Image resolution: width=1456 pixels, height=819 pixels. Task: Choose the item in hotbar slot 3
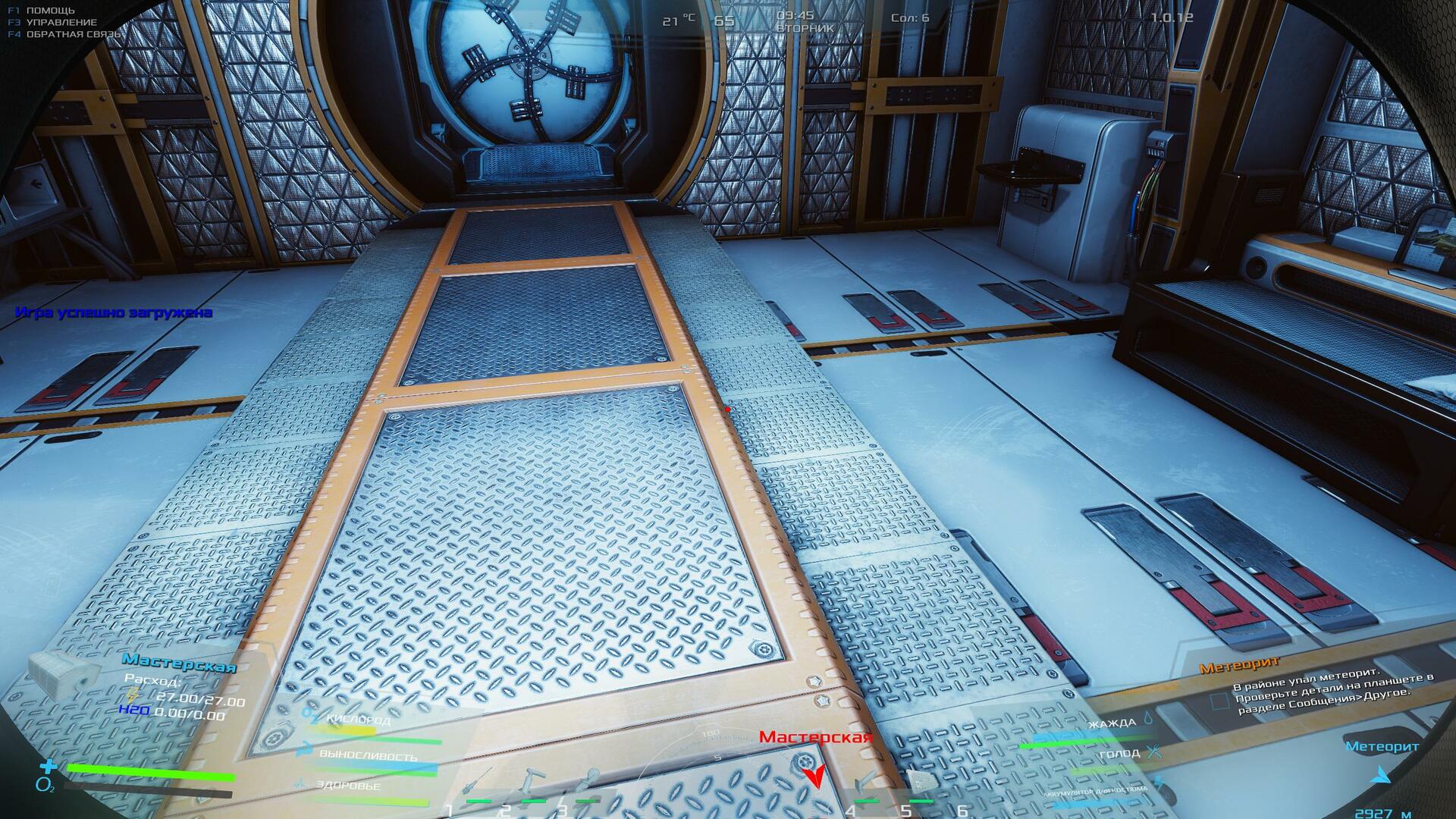588,783
